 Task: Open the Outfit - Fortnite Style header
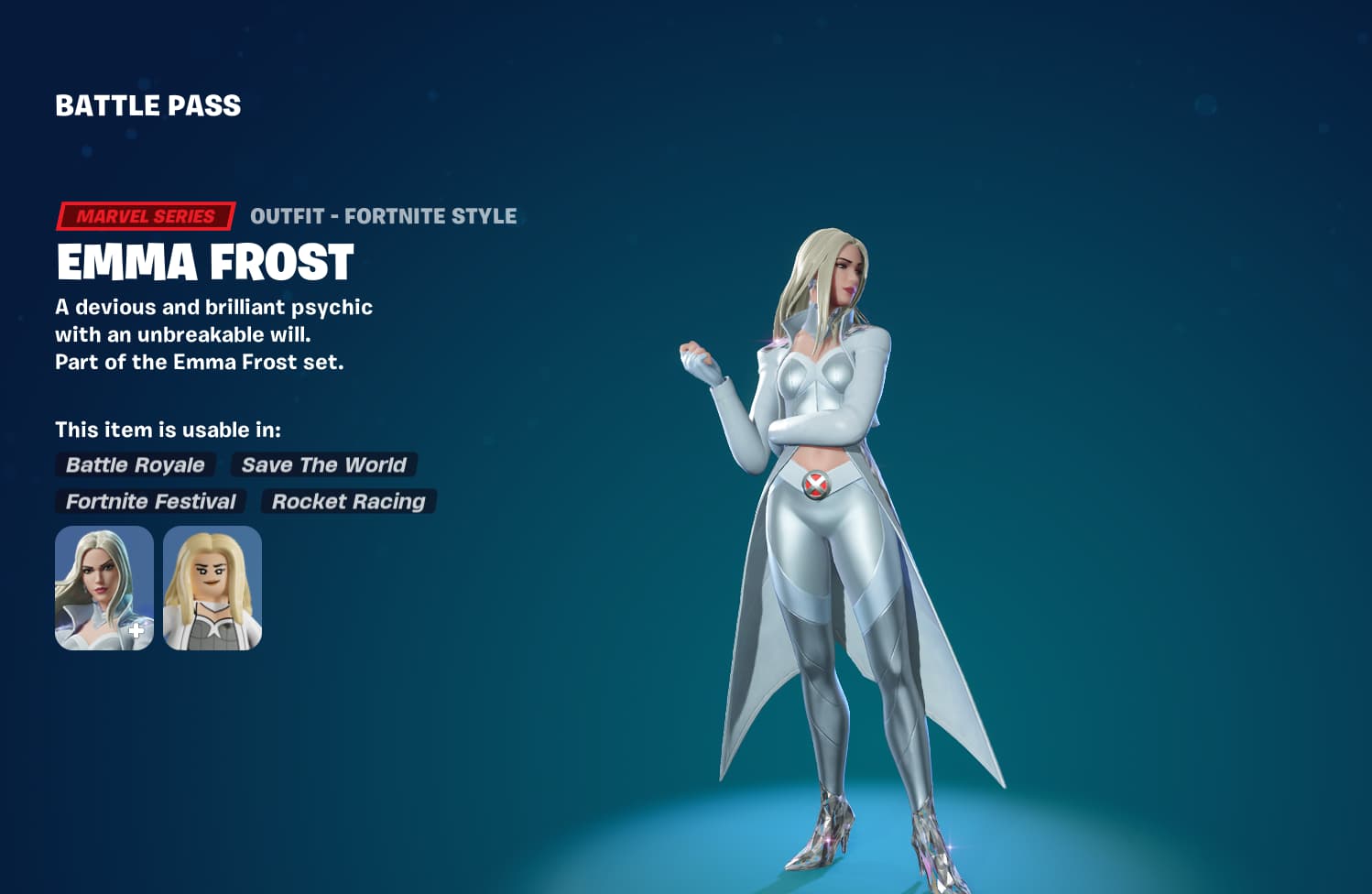pos(383,216)
